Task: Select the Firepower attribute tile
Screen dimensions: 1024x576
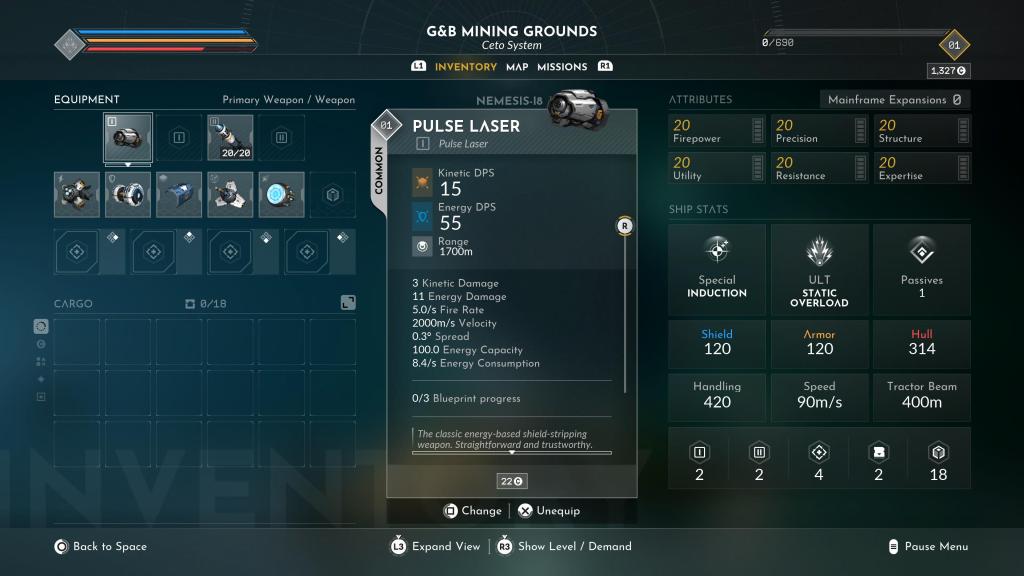Action: pyautogui.click(x=716, y=131)
